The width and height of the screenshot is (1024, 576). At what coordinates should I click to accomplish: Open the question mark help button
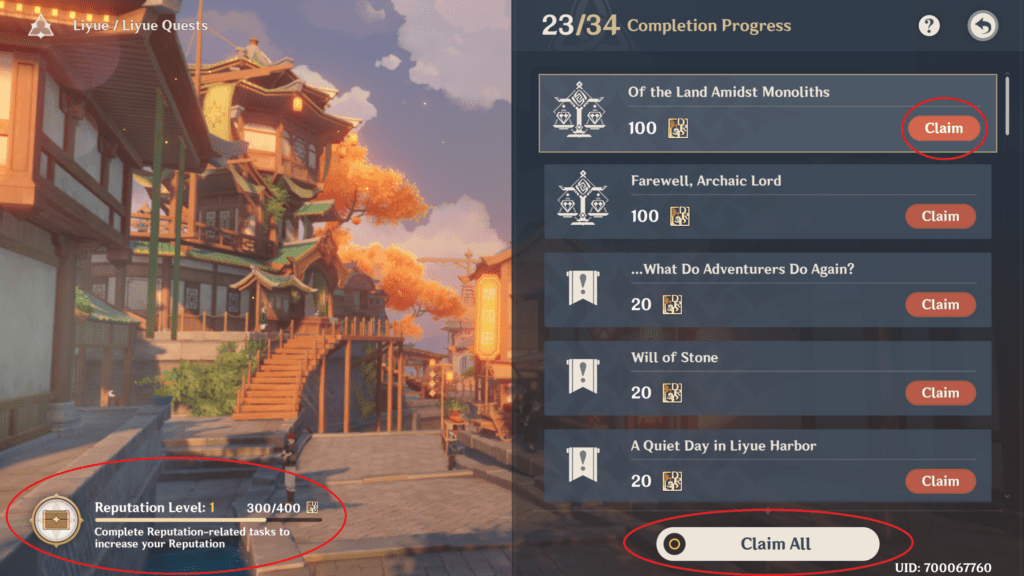coord(930,26)
